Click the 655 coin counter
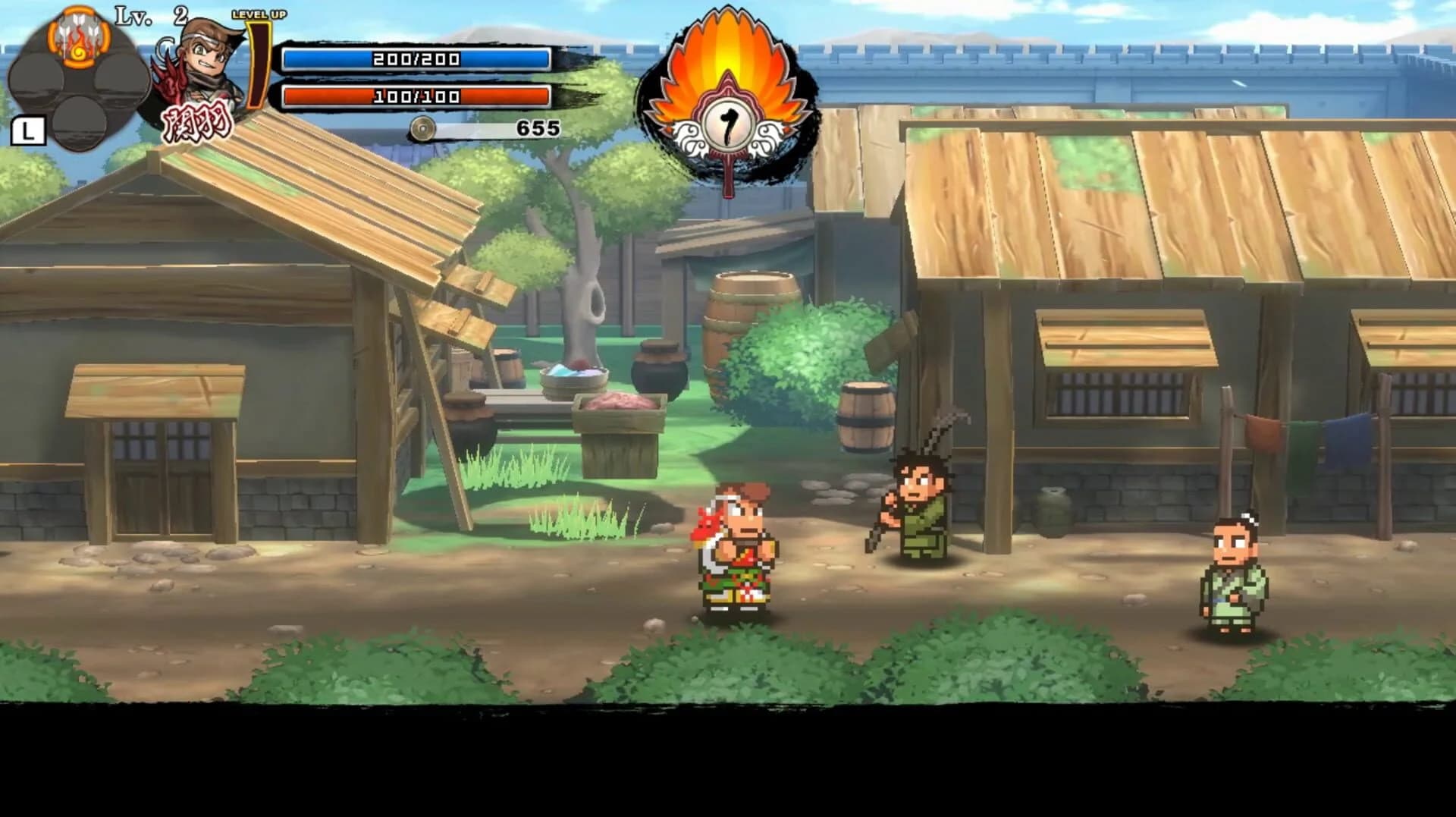The image size is (1456, 817). (x=540, y=126)
